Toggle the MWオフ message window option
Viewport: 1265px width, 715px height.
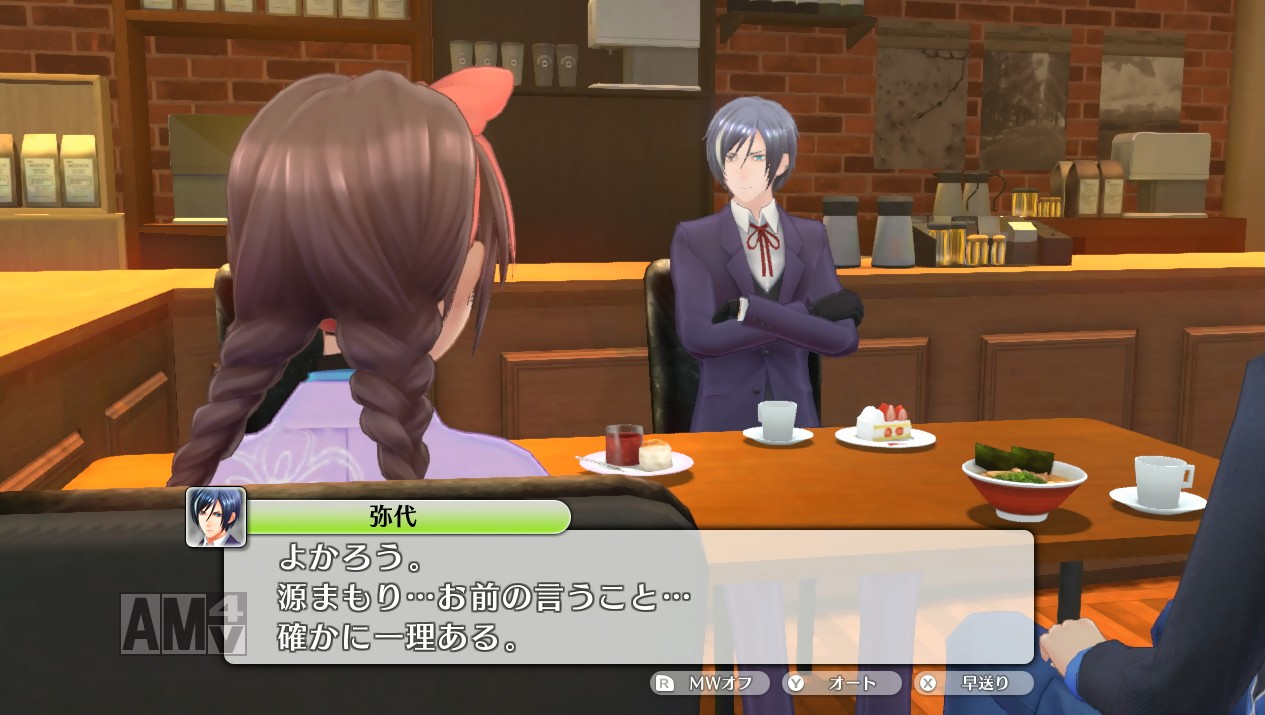click(710, 684)
